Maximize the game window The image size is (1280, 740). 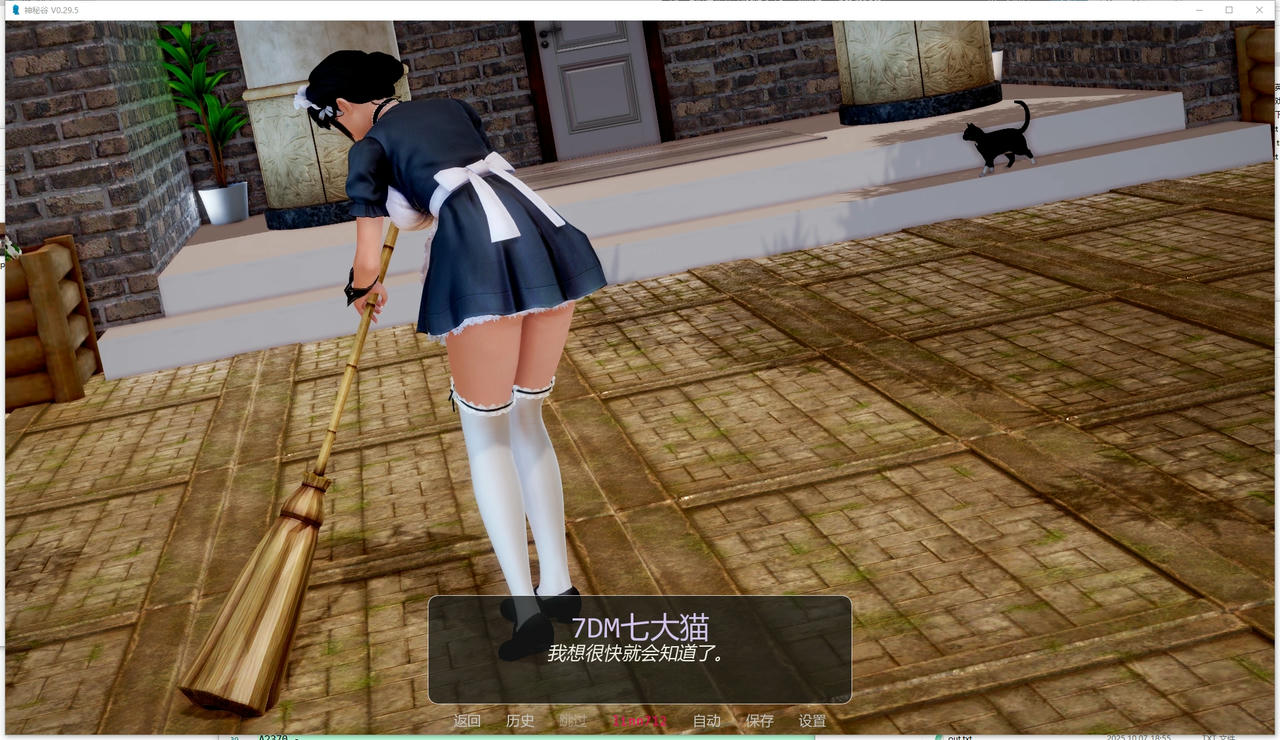click(1228, 9)
